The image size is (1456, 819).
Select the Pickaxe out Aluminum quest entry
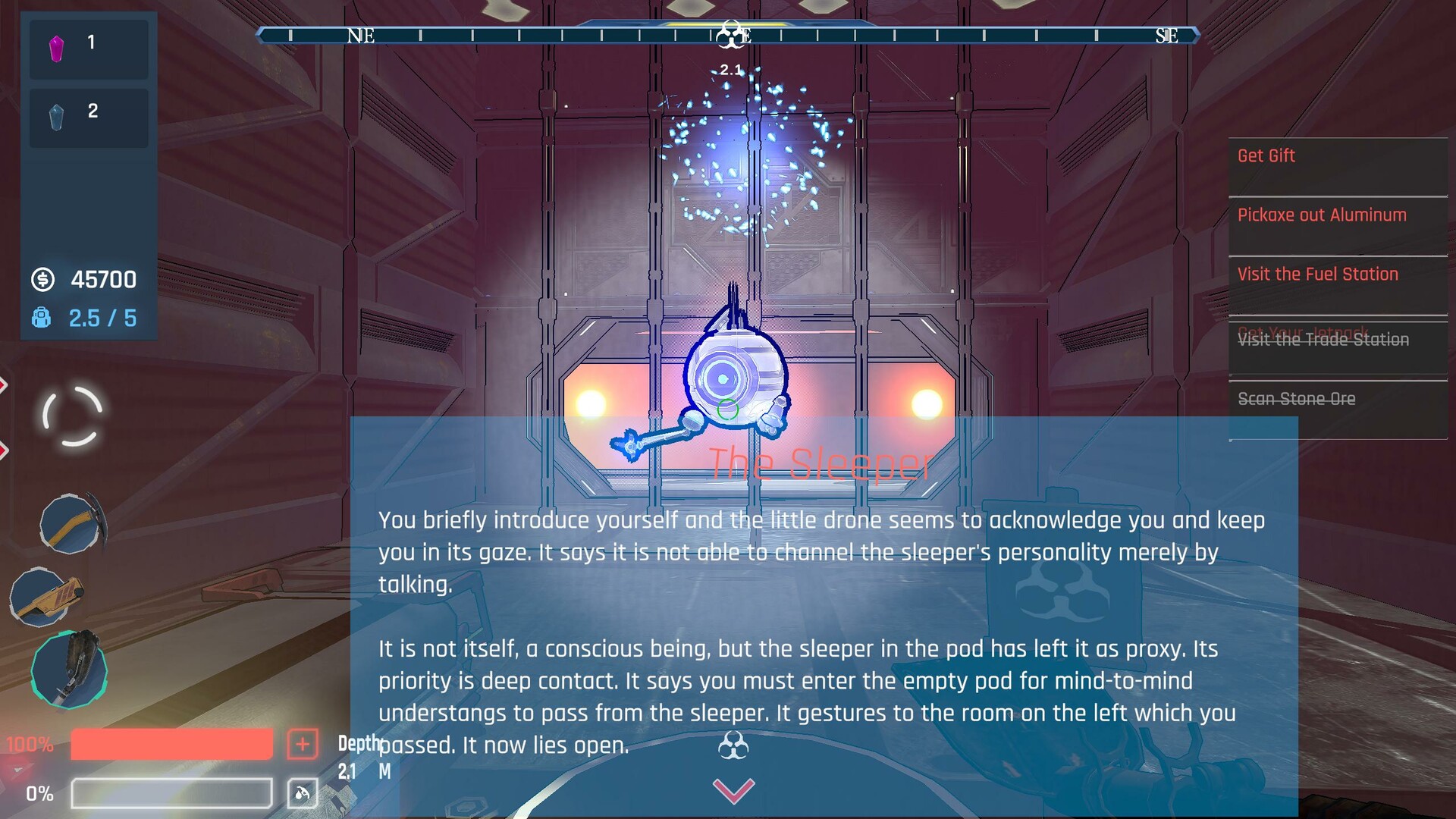tap(1321, 215)
